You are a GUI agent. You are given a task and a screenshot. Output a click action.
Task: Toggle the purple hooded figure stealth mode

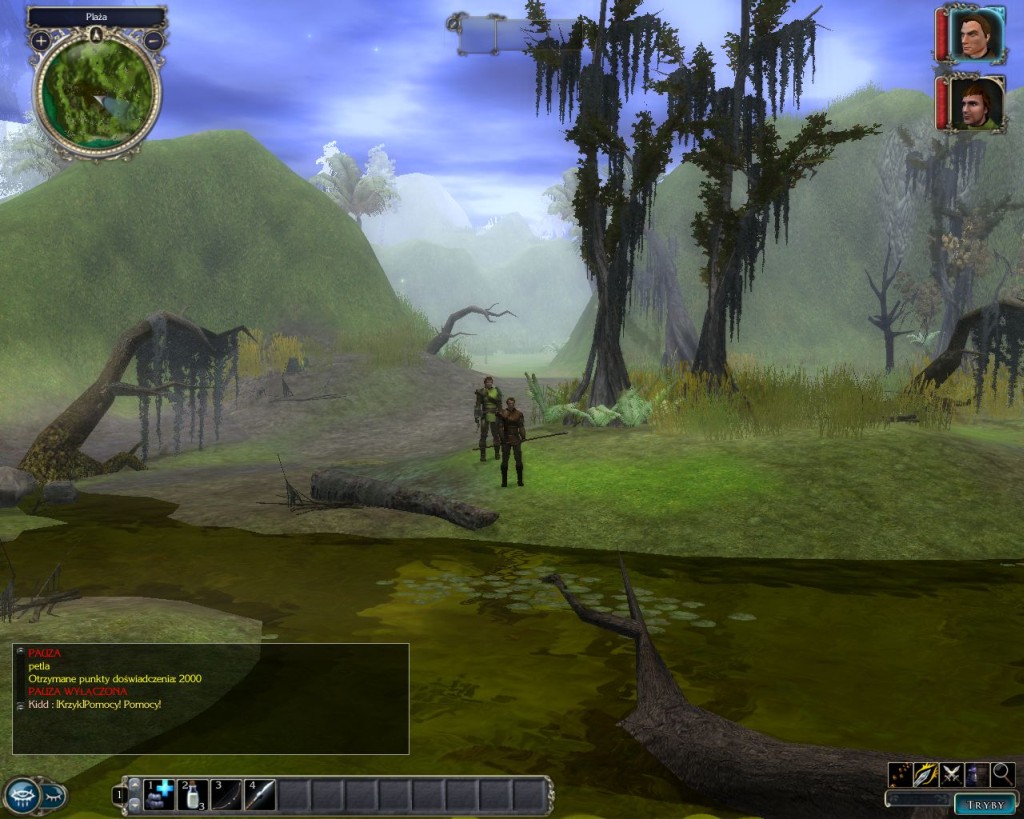tap(977, 774)
